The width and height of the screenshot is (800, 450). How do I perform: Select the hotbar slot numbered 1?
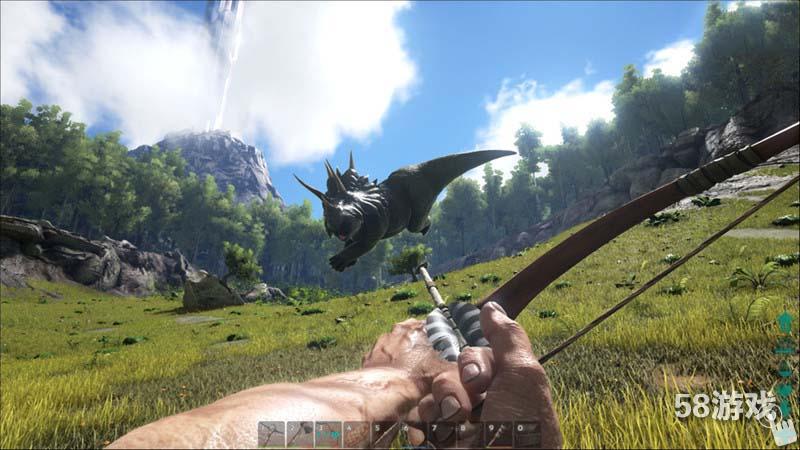[x=271, y=434]
